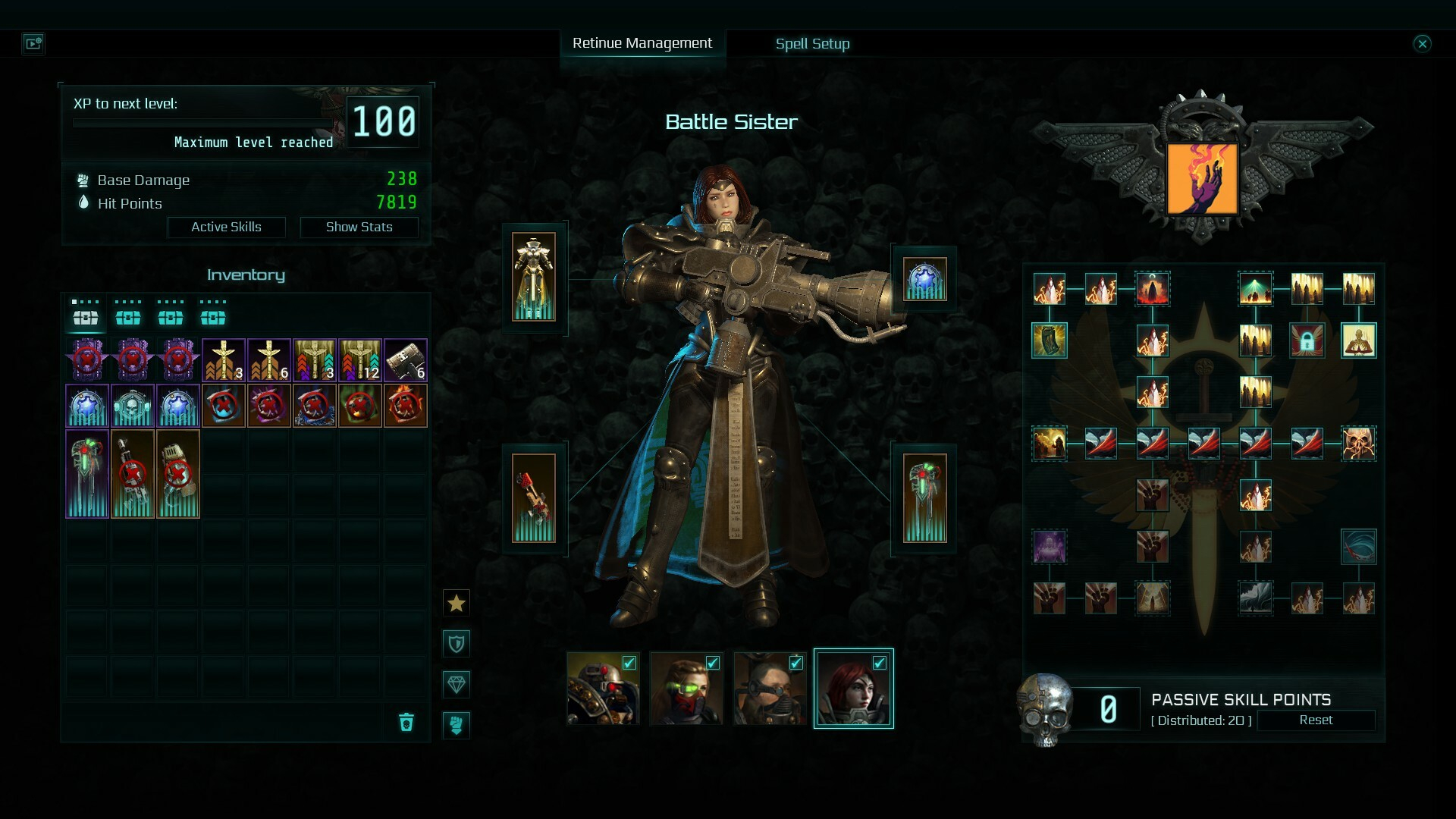Image resolution: width=1456 pixels, height=819 pixels.
Task: Open the second inventory chest tab
Action: point(128,318)
